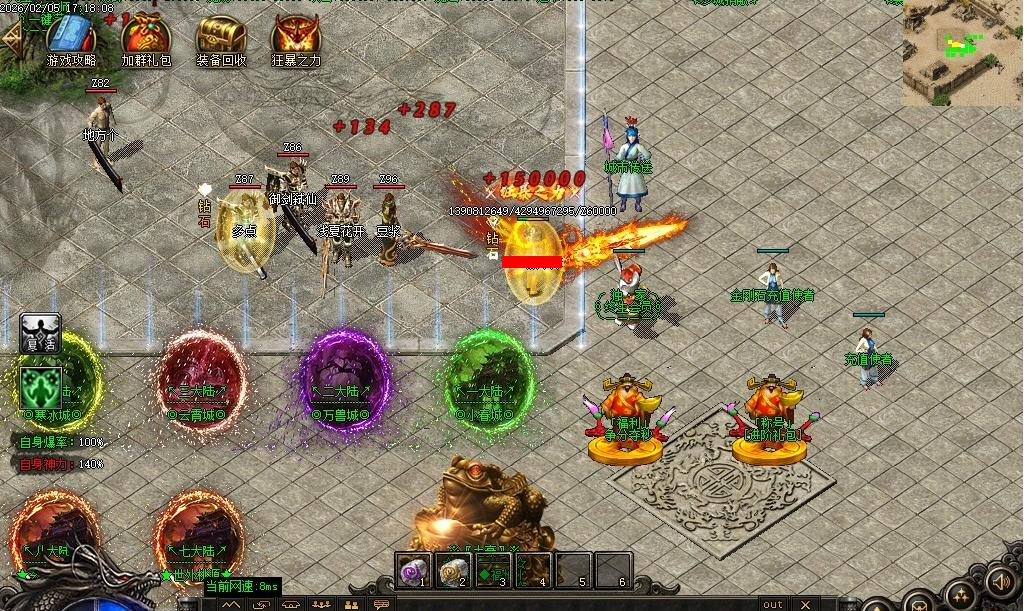Close the game with the X button
1027x611 pixels.
click(x=806, y=604)
